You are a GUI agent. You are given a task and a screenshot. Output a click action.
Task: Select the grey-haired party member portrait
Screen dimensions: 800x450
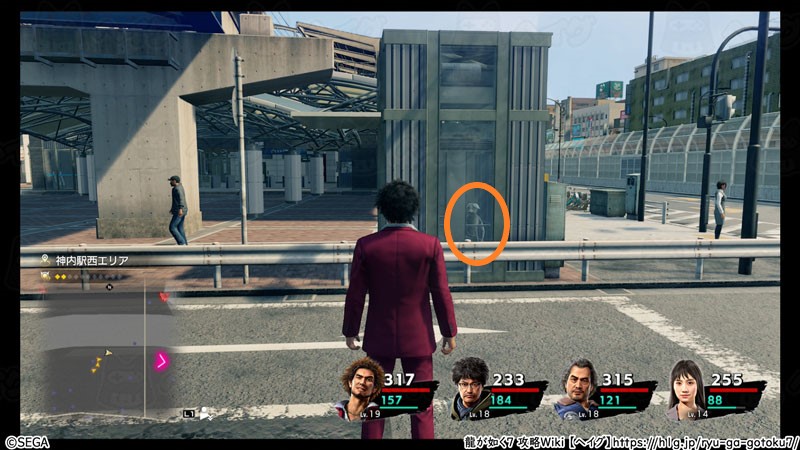(581, 387)
